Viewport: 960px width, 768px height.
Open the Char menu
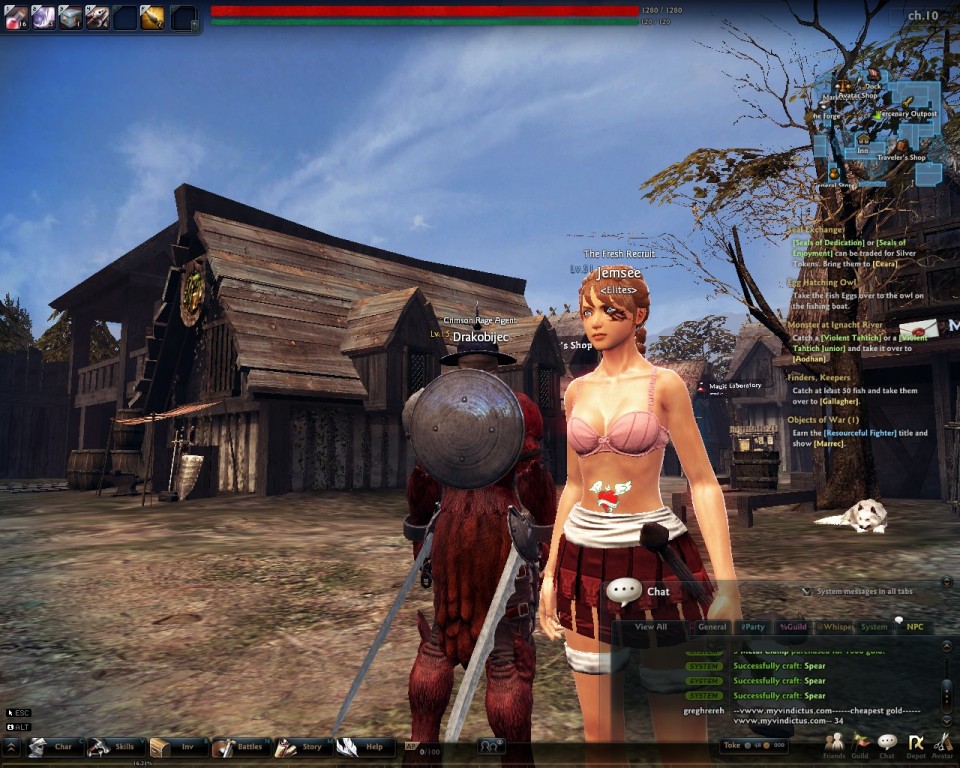tap(53, 746)
